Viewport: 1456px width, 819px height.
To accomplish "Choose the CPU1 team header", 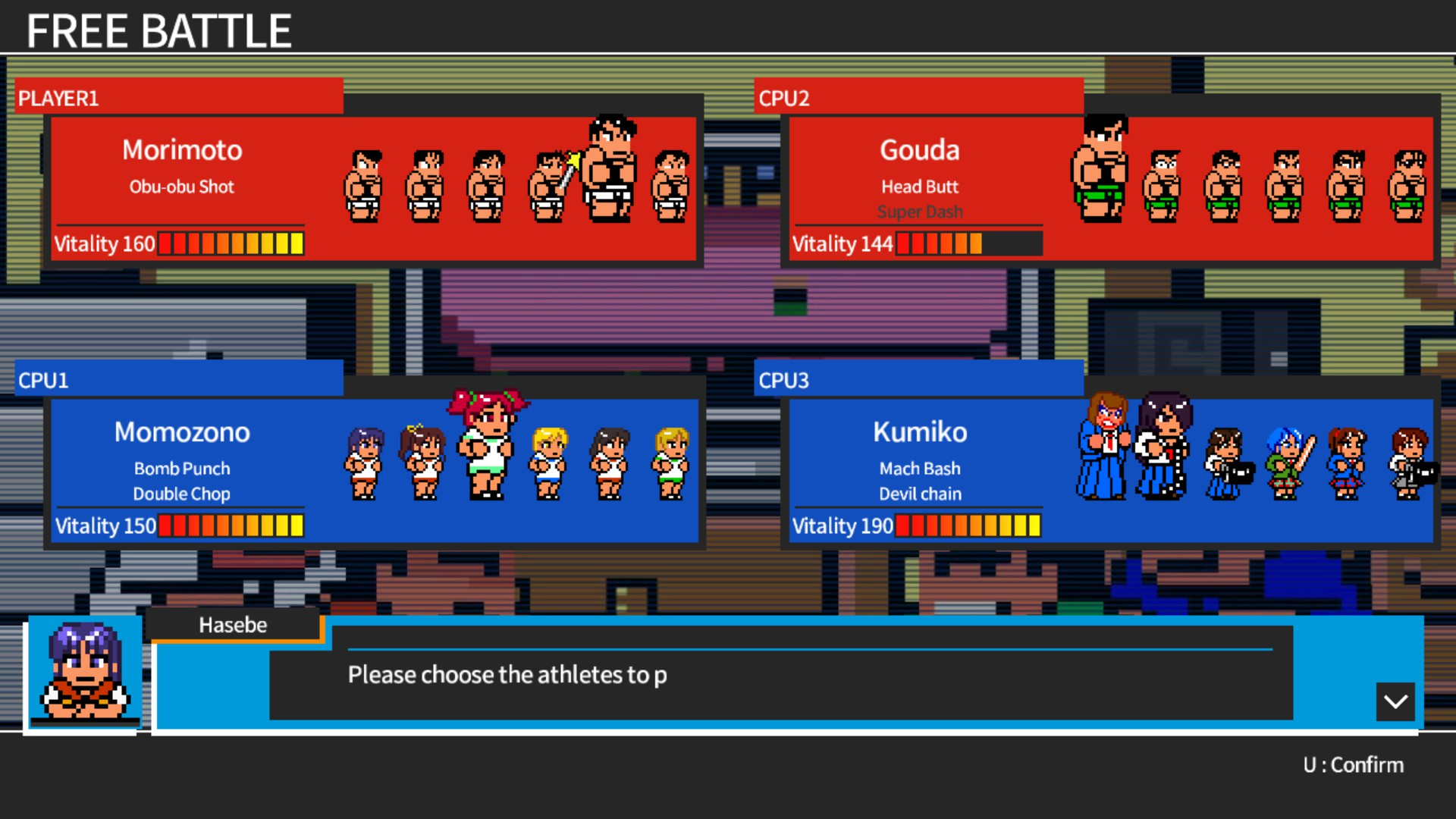I will [179, 380].
